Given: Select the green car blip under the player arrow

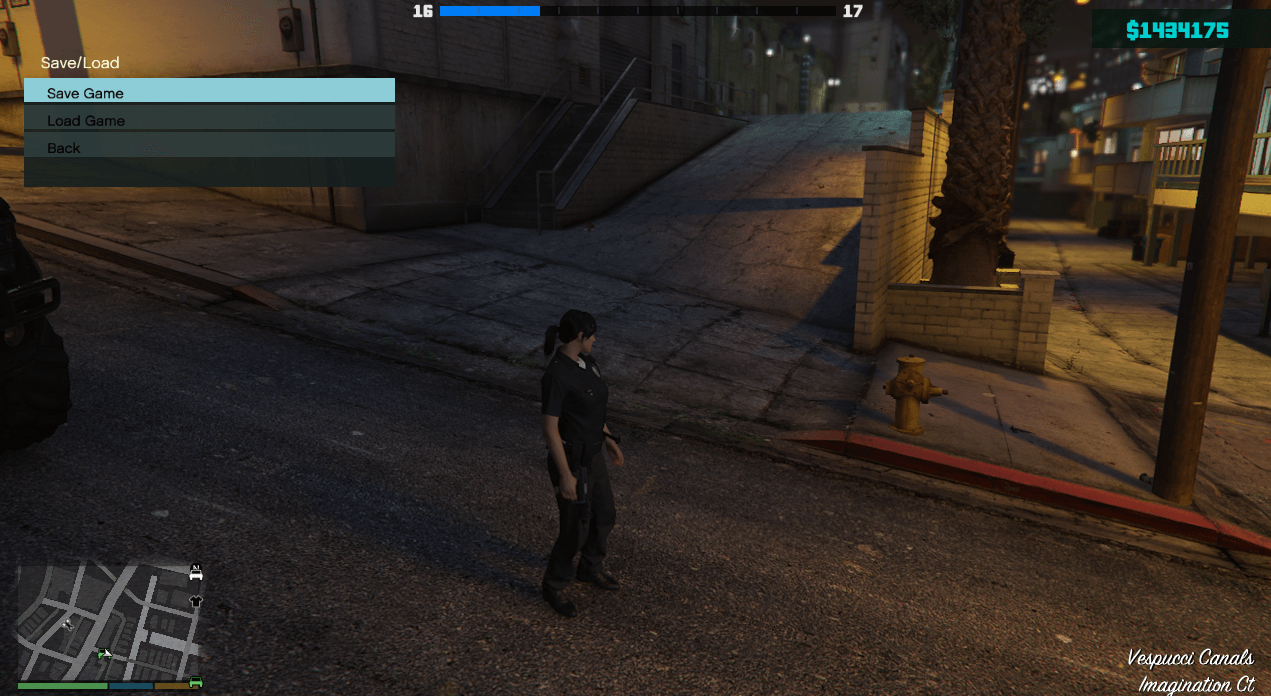Looking at the screenshot, I should pyautogui.click(x=102, y=654).
